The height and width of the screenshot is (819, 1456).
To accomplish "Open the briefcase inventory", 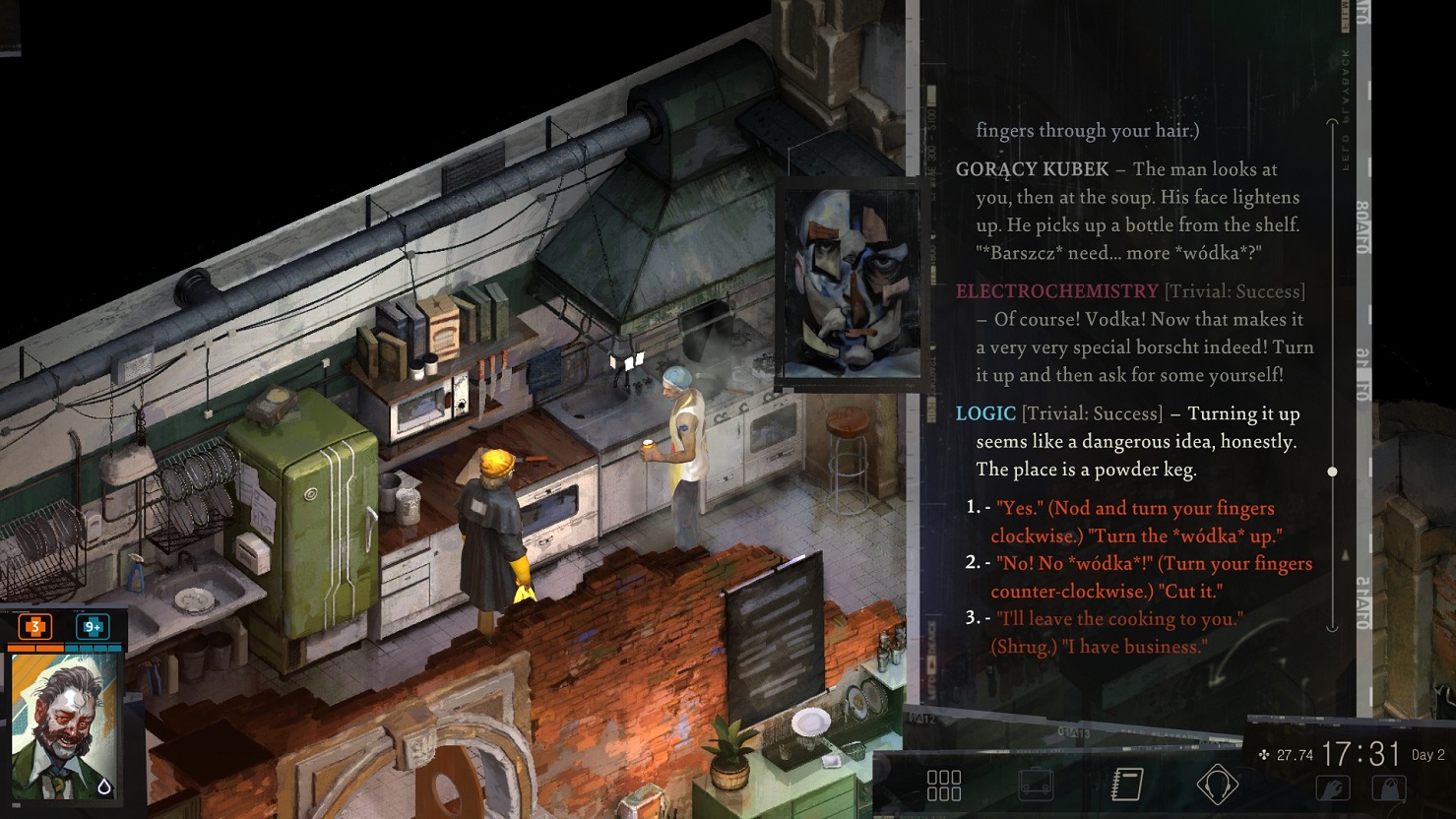I will click(x=1036, y=785).
